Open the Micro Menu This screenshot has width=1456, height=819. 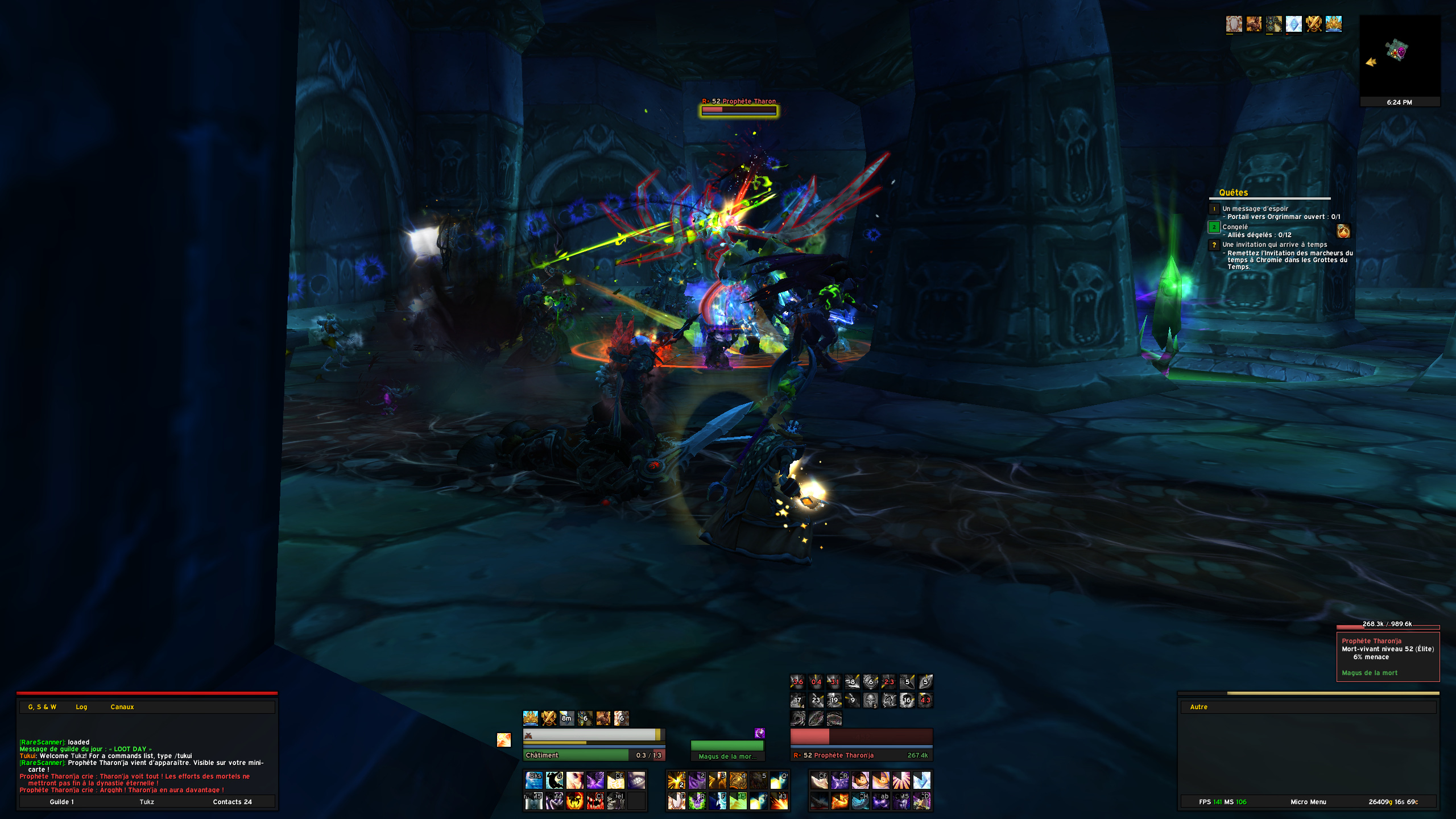[x=1308, y=802]
